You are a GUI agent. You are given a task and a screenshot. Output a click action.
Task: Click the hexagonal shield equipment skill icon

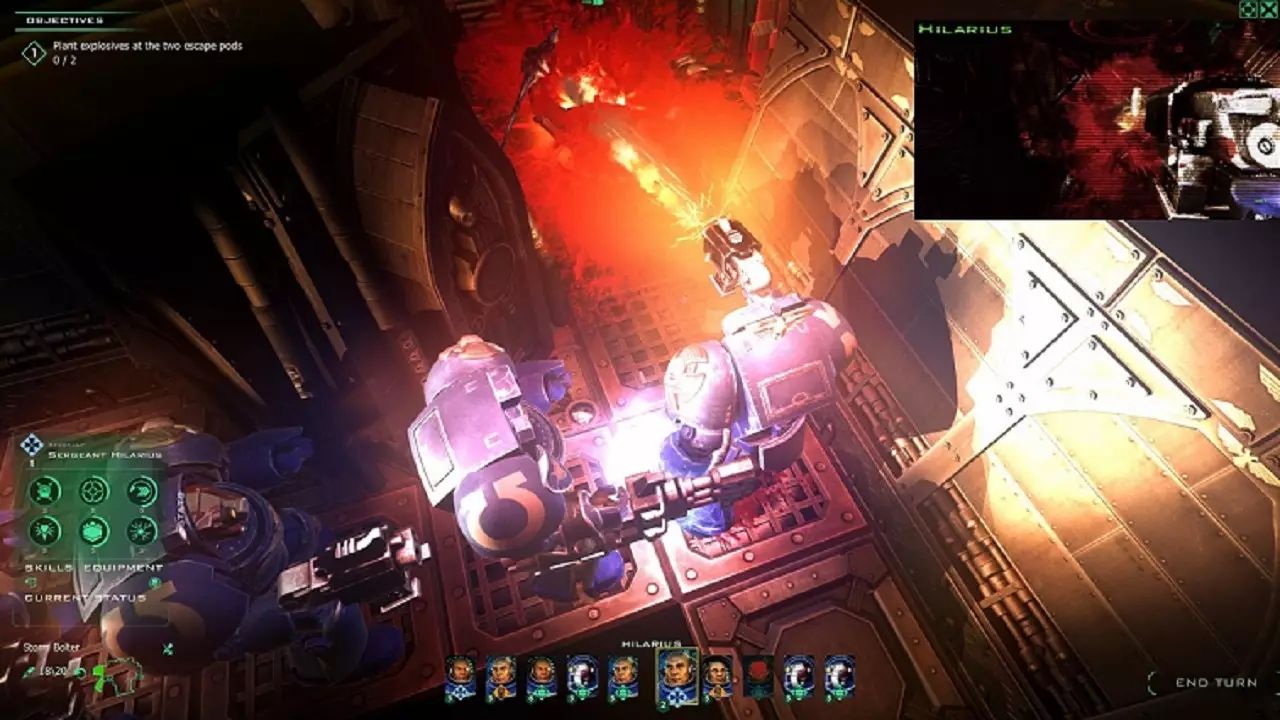pos(95,529)
